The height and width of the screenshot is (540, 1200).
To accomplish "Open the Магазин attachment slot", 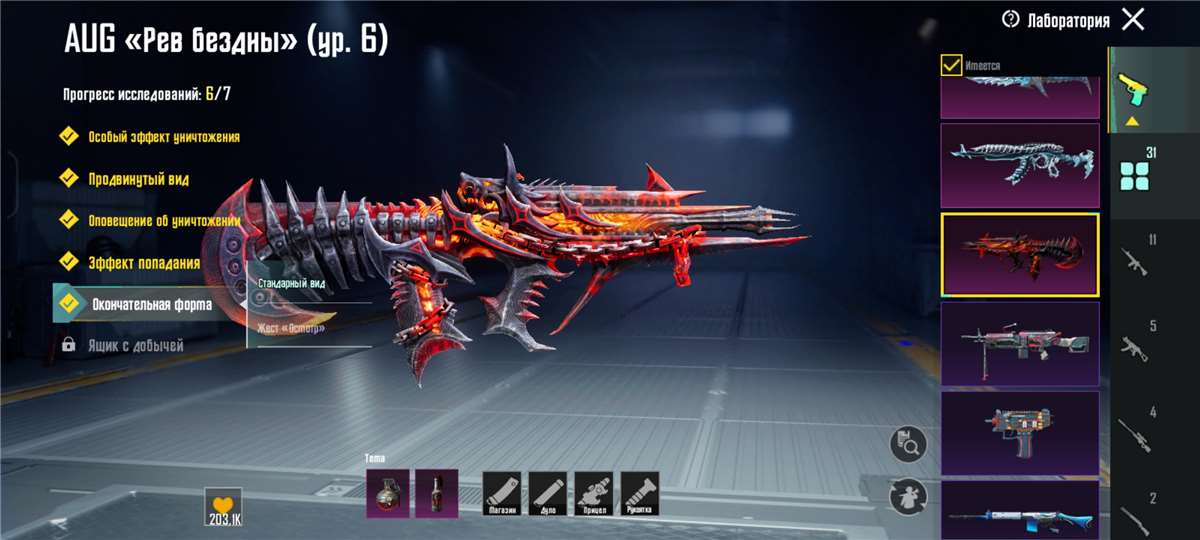I will pos(502,493).
